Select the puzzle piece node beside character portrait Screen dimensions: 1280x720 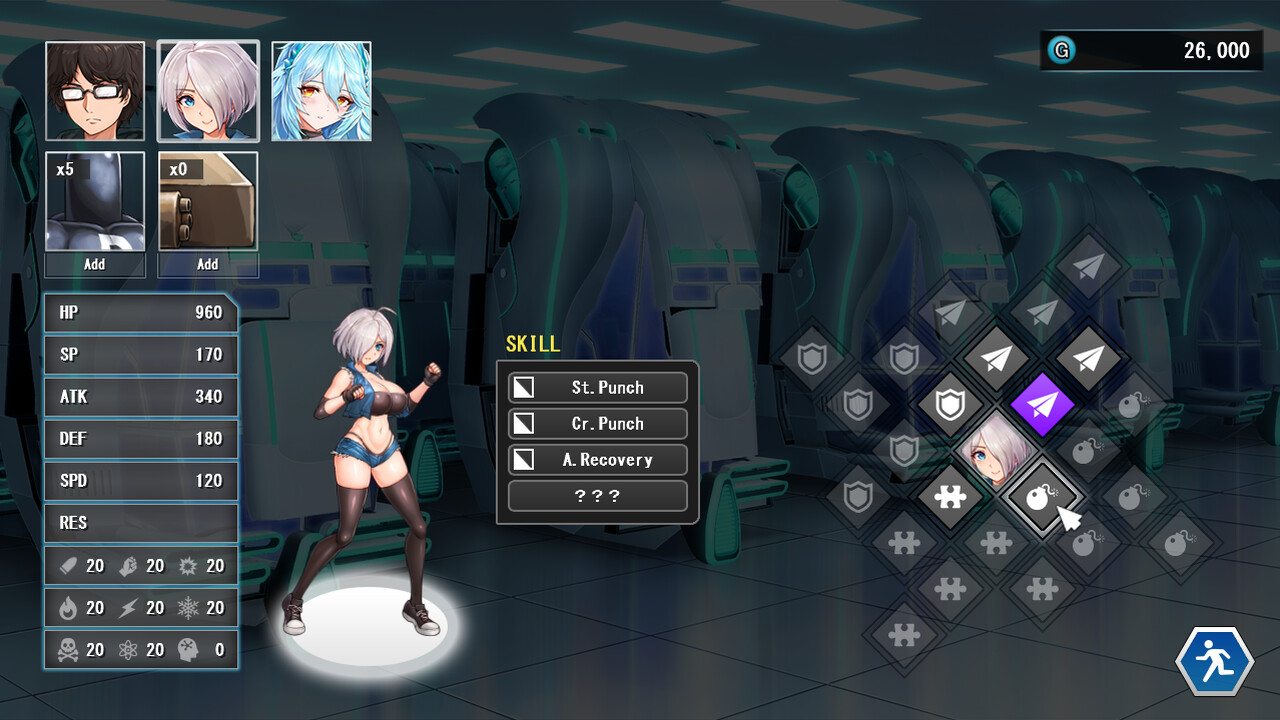click(x=952, y=495)
